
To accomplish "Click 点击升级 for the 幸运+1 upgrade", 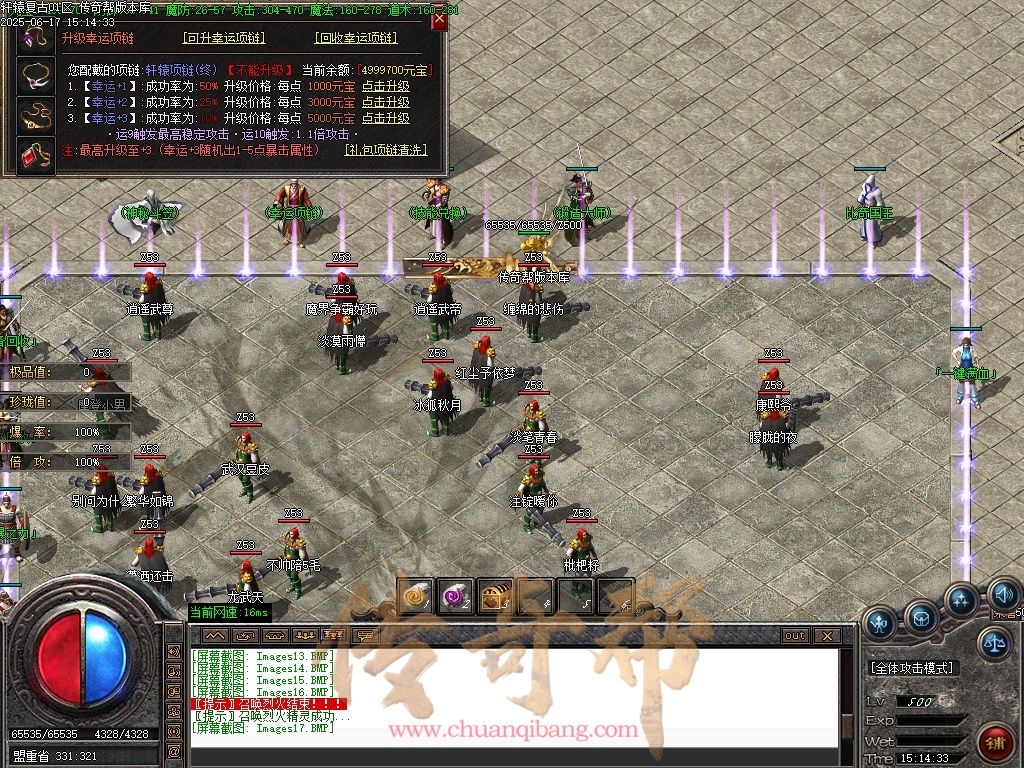I will pyautogui.click(x=385, y=87).
